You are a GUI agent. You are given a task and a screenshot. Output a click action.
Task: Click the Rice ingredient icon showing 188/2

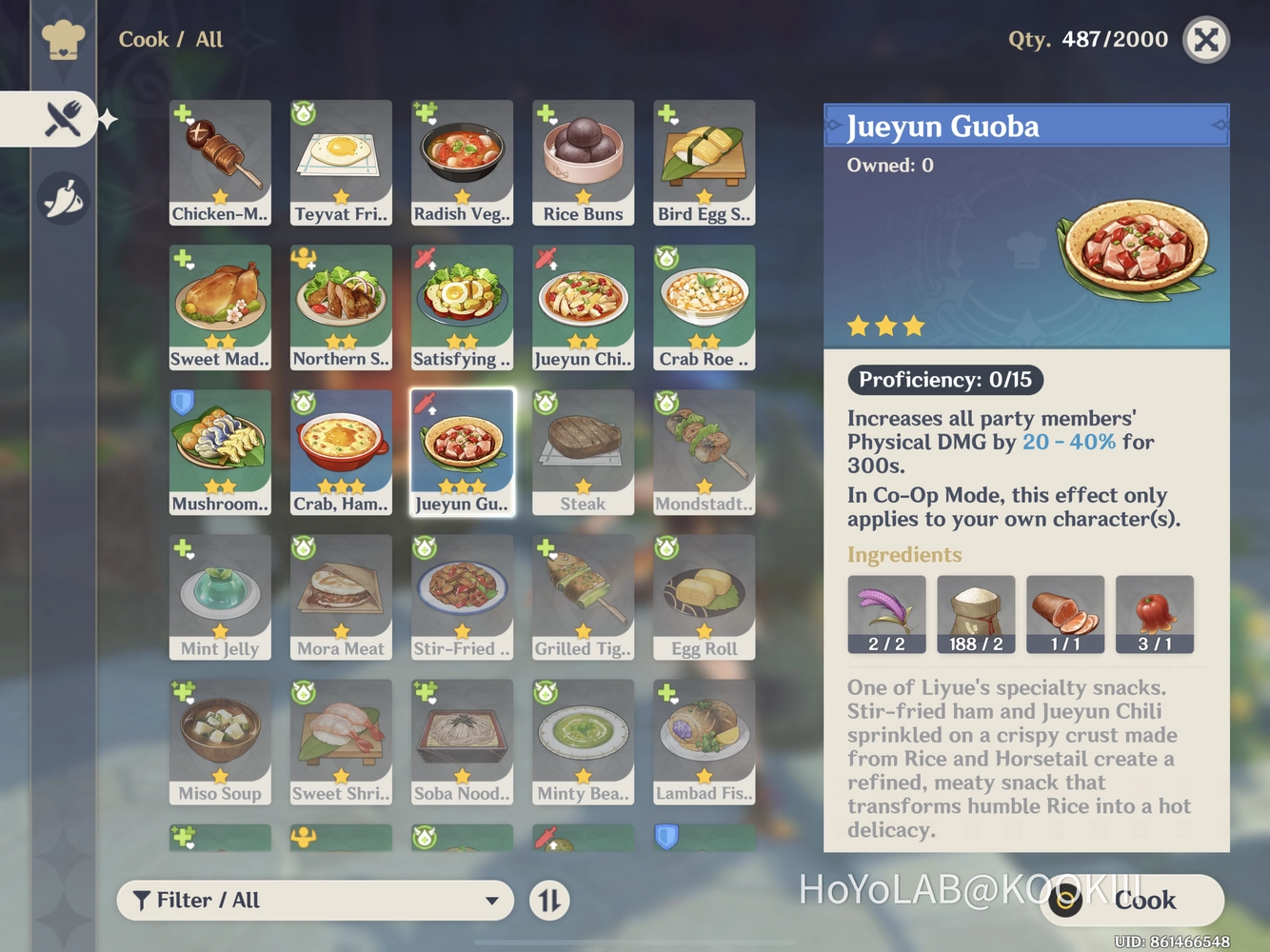977,613
